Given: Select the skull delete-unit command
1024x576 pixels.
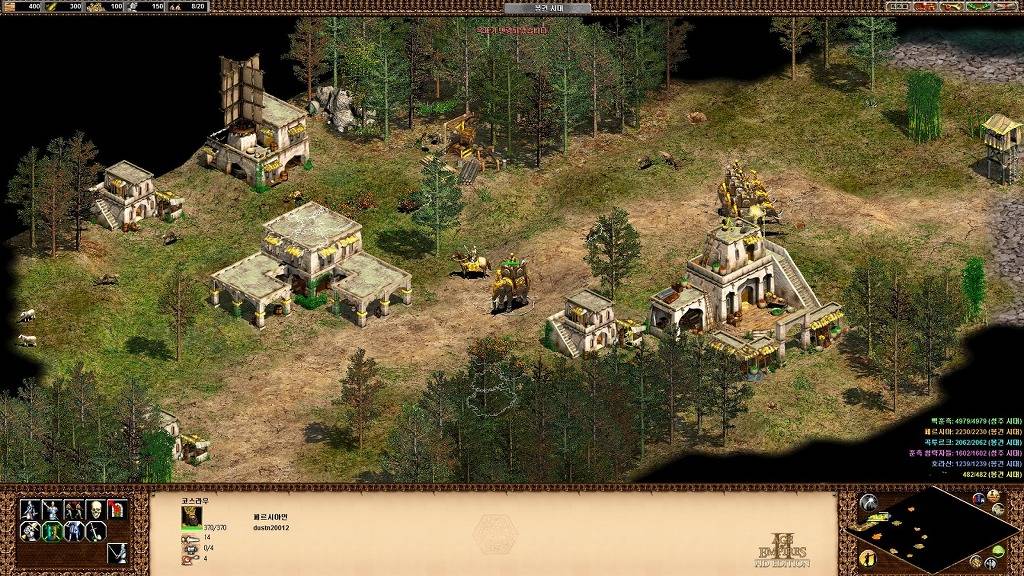Looking at the screenshot, I should point(96,510).
